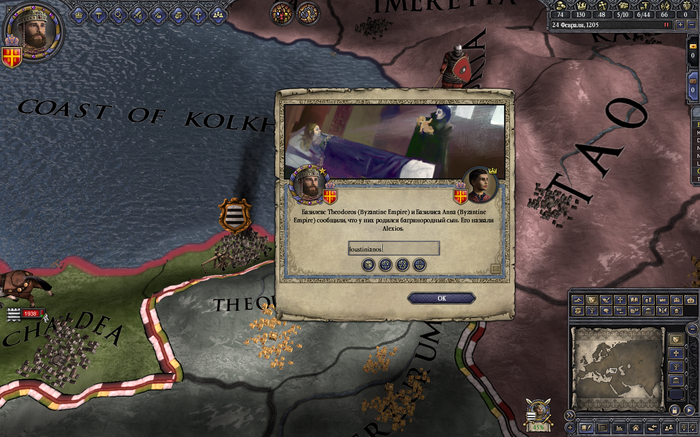Open the round red stained-glass alert icon
This screenshot has height=437, width=700.
click(x=282, y=12)
